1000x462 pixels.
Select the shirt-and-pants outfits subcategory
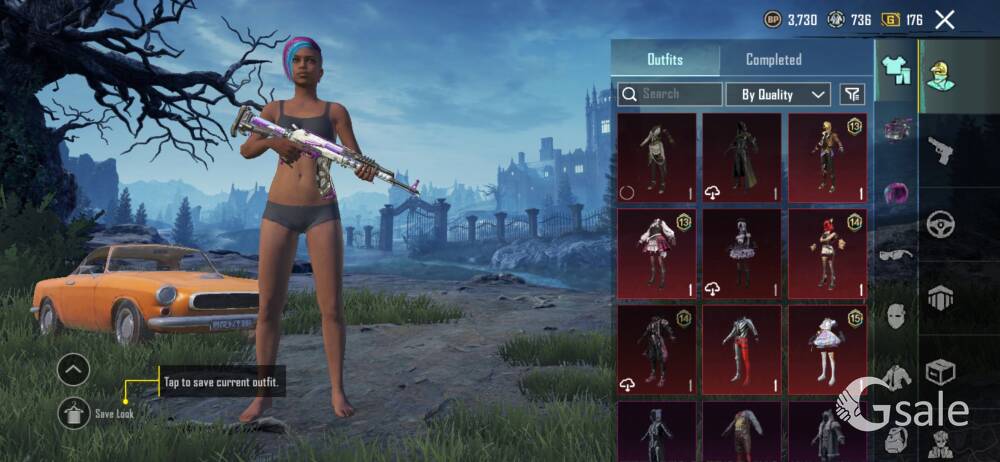(894, 69)
